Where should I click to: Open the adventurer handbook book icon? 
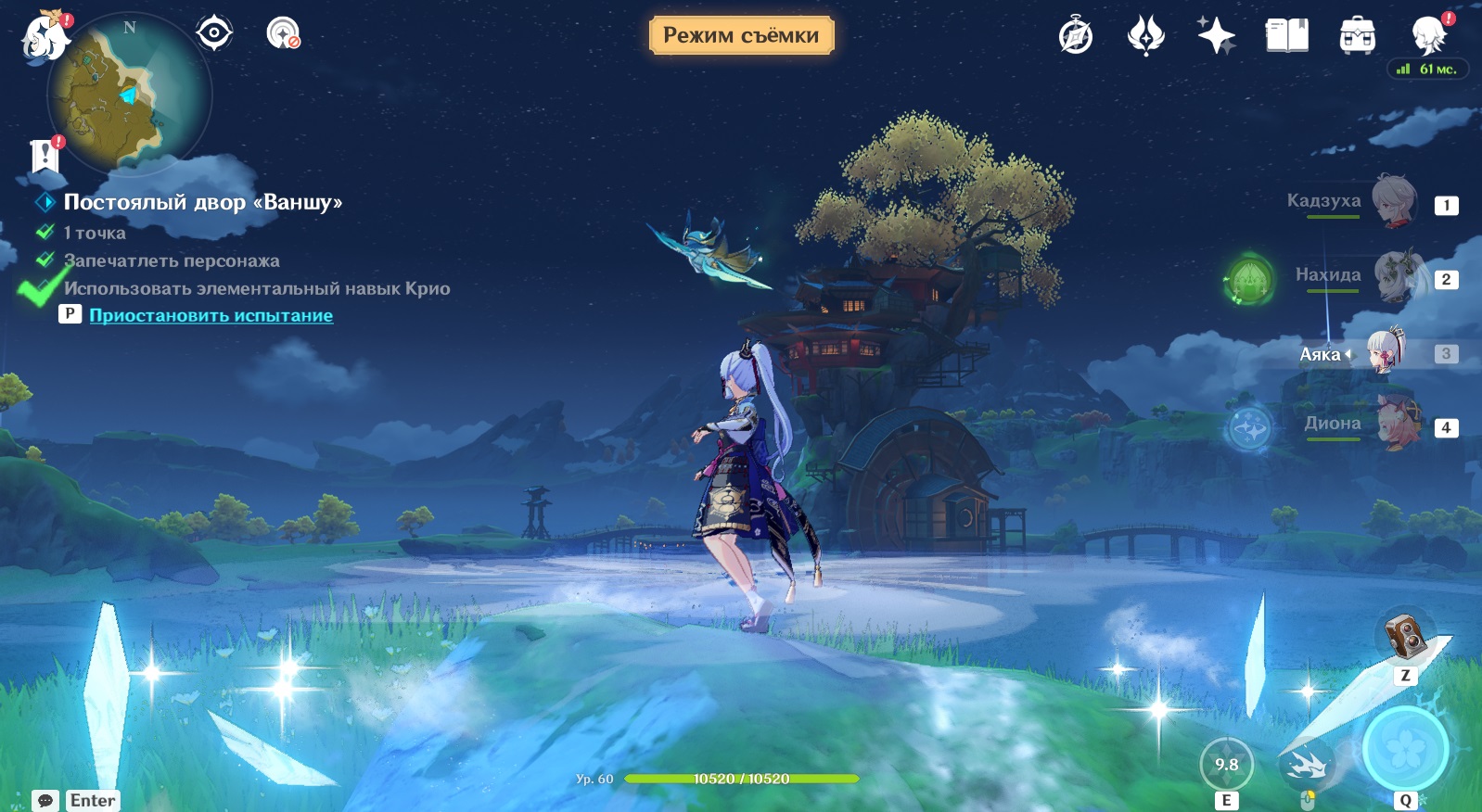coord(1286,36)
